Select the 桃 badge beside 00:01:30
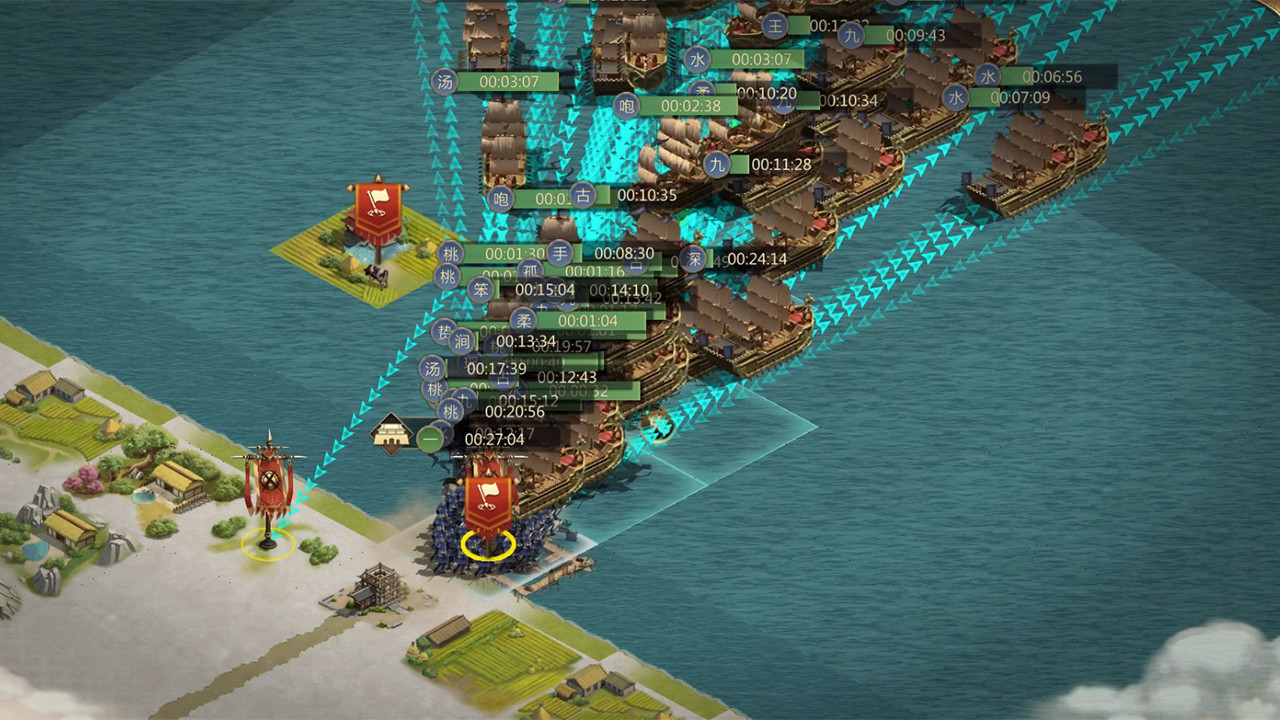The height and width of the screenshot is (720, 1280). pos(450,253)
